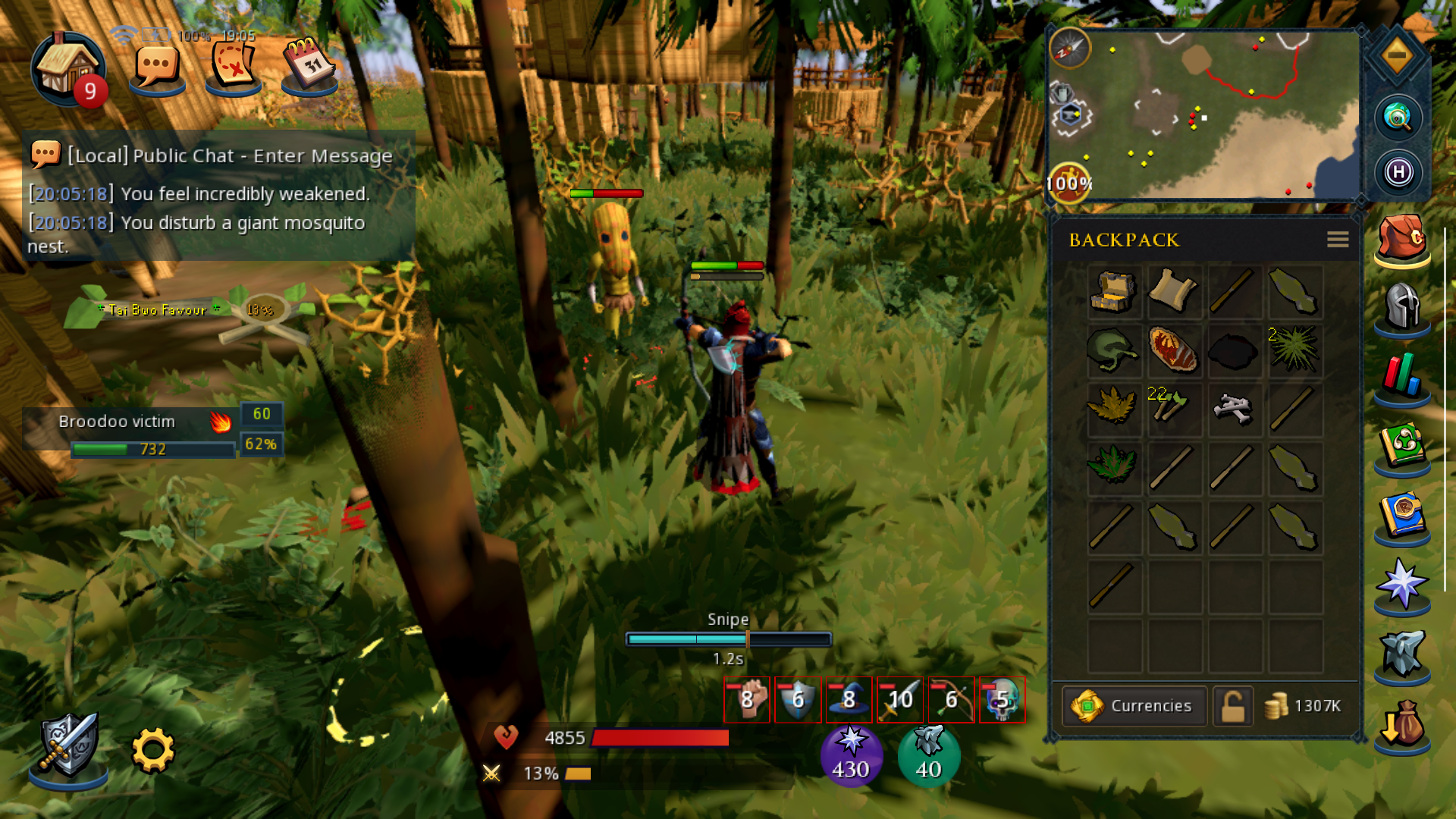This screenshot has width=1456, height=819.
Task: Open the skills bar chart tab
Action: coord(1401,375)
